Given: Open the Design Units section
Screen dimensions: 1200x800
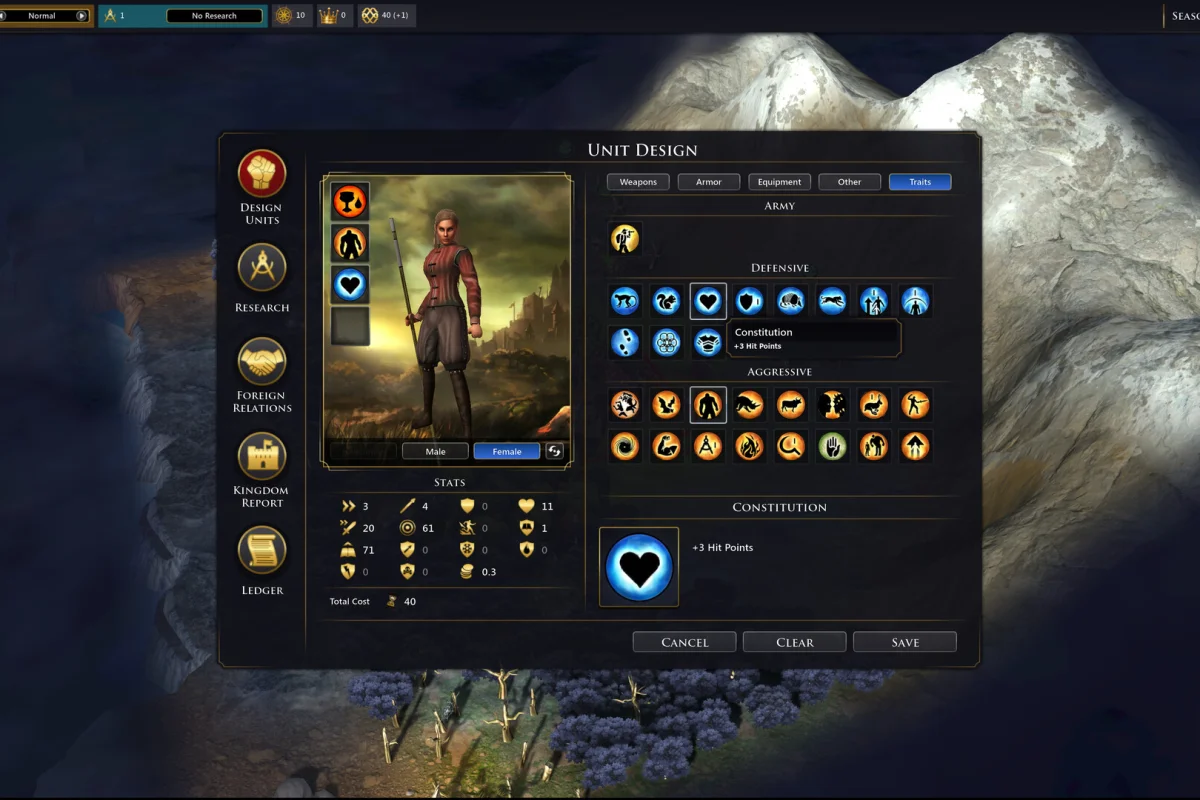Looking at the screenshot, I should click(x=262, y=174).
